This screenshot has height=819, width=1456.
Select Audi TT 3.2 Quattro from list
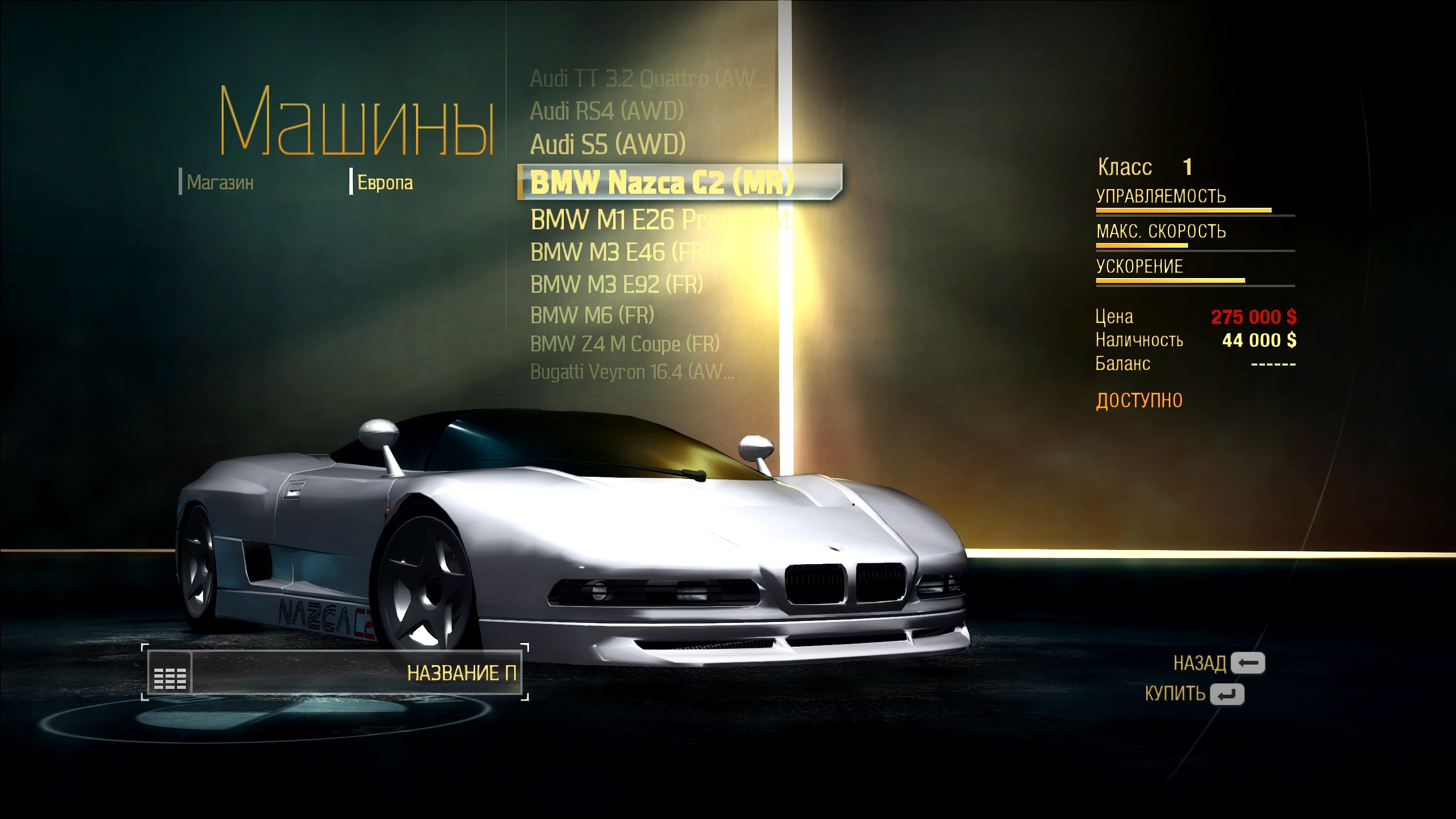[x=648, y=78]
